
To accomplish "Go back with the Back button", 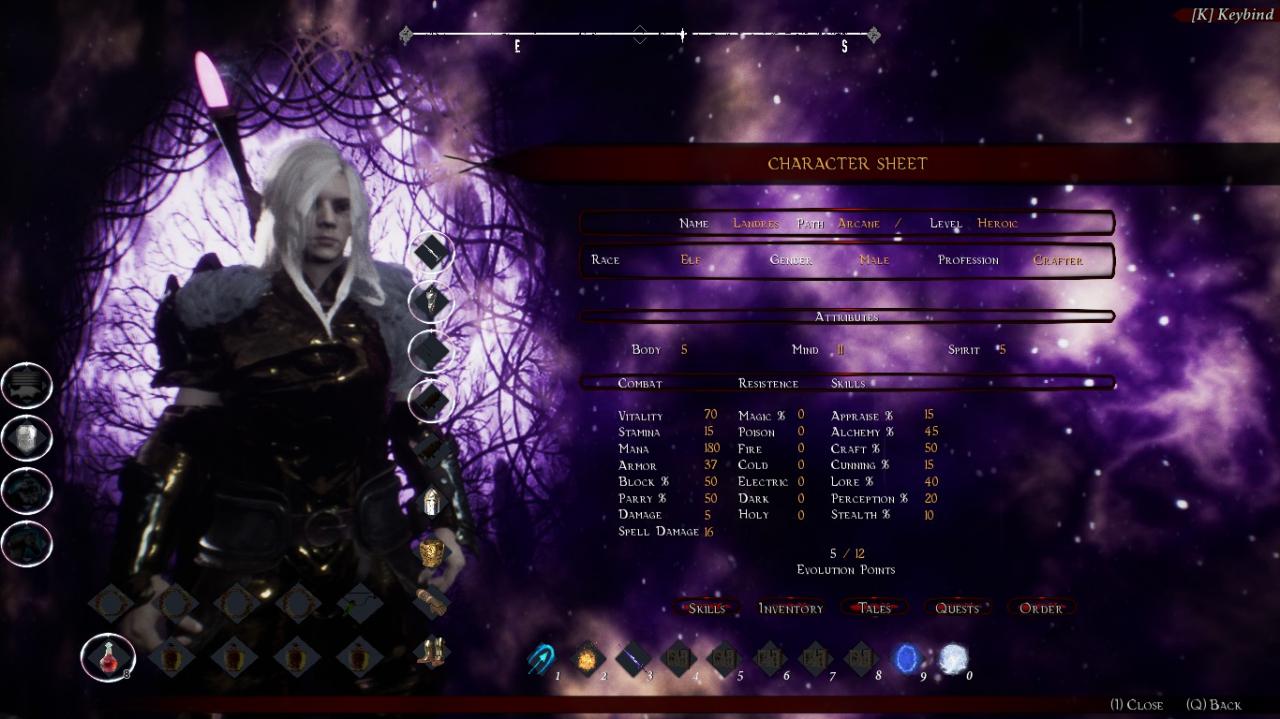I will [x=1213, y=705].
